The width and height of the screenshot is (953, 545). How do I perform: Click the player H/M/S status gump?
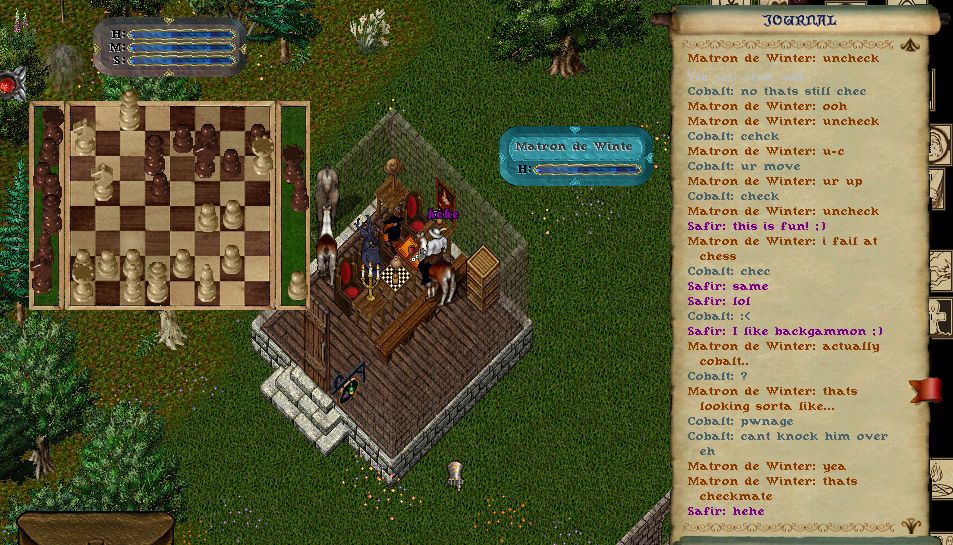coord(170,47)
